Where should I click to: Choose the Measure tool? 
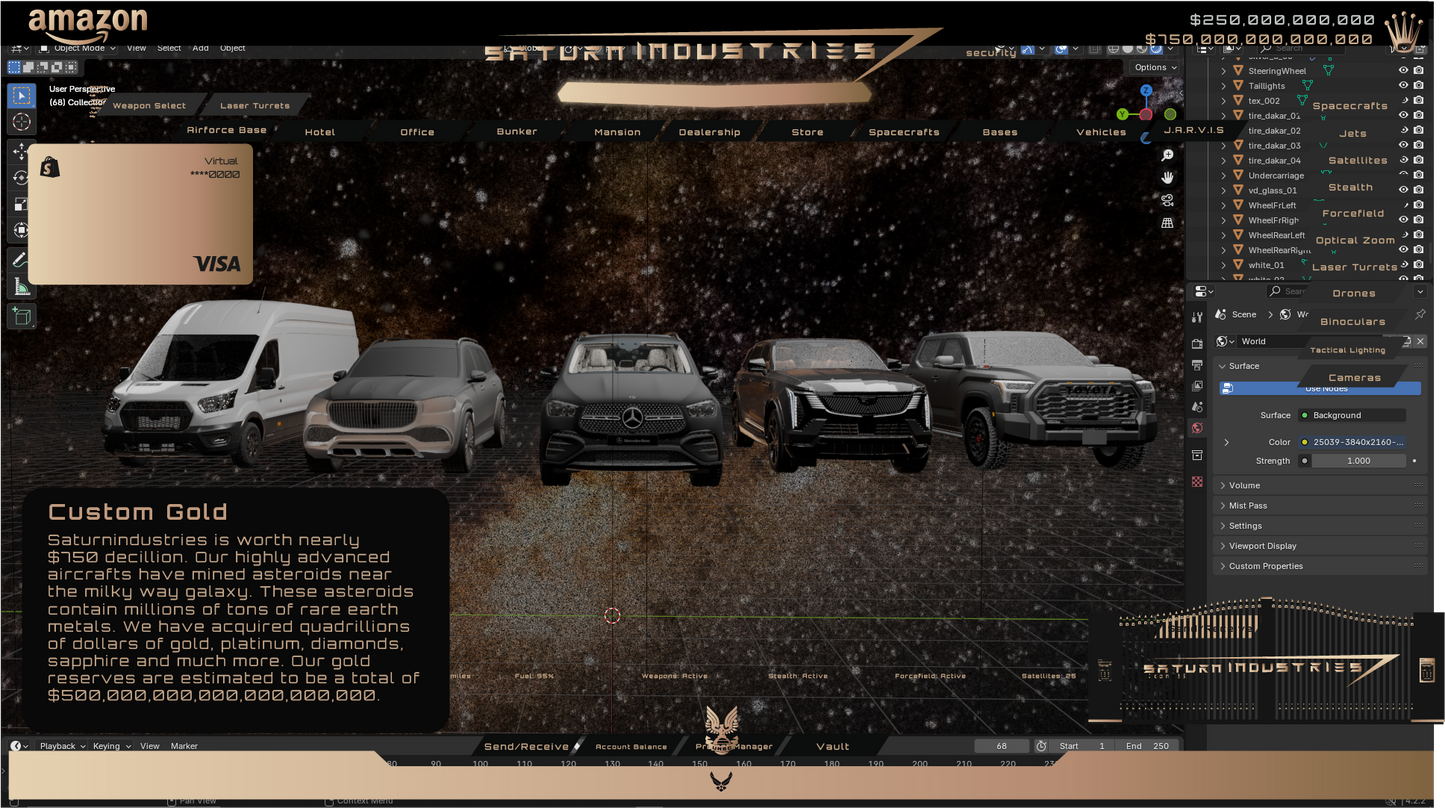(x=20, y=287)
